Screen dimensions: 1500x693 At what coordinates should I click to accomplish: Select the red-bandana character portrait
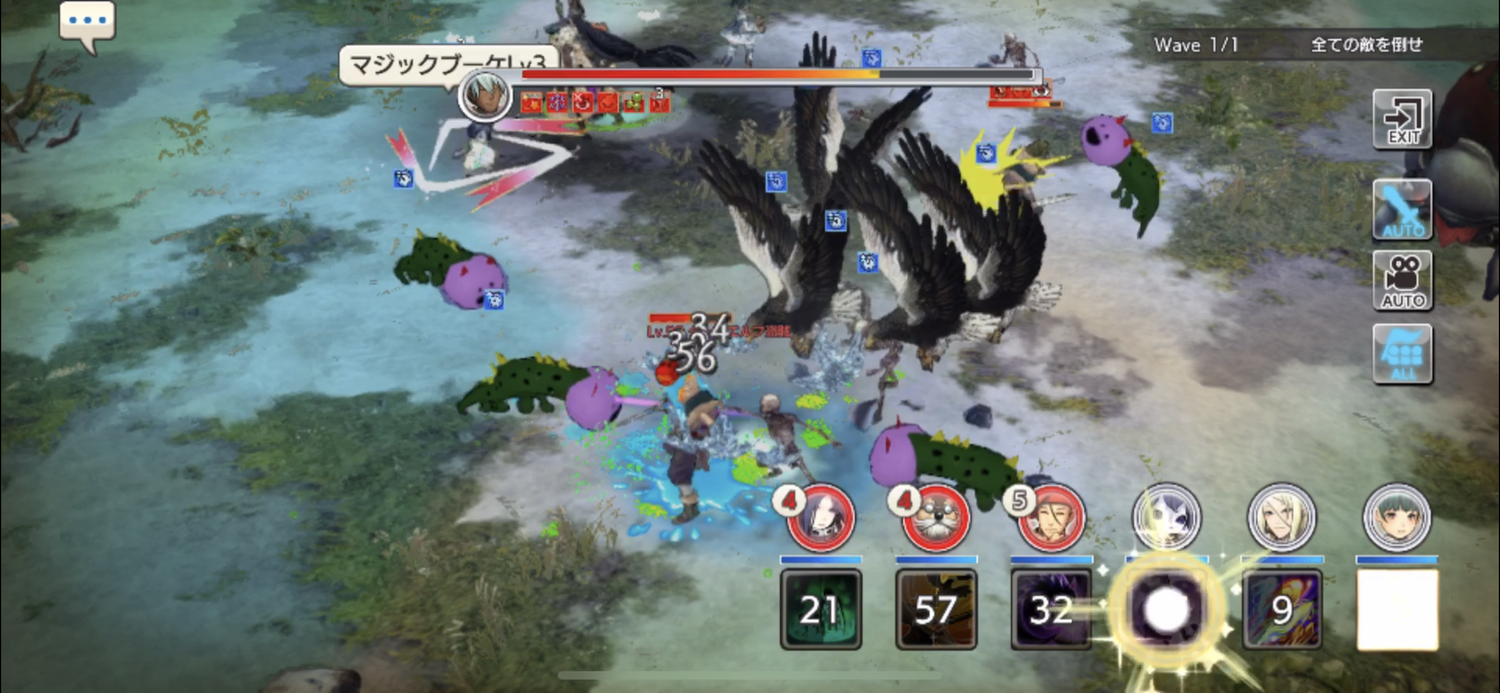point(1051,516)
